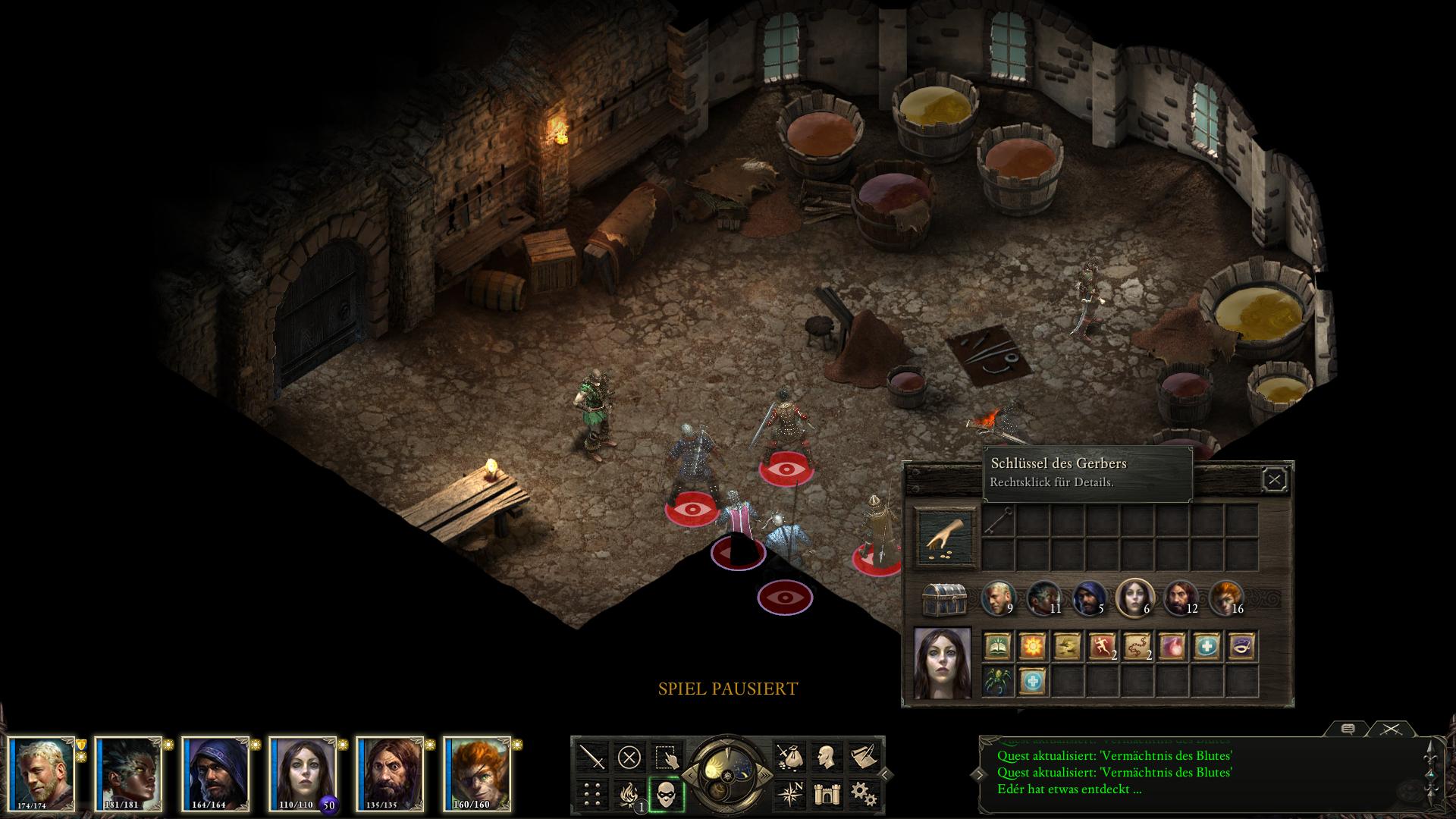This screenshot has width=1456, height=819.
Task: Select the hooded man's party portrait
Action: 216,773
